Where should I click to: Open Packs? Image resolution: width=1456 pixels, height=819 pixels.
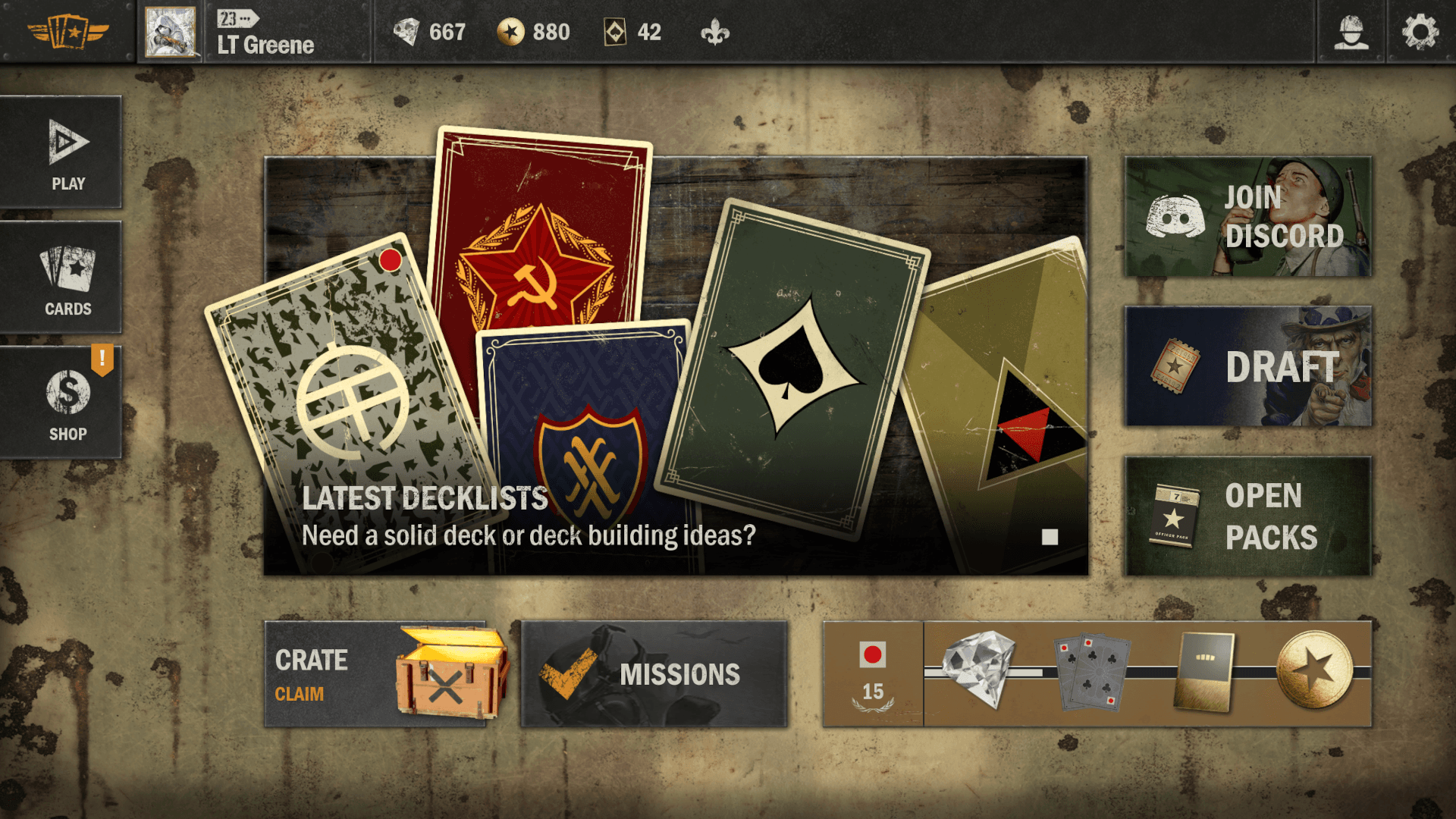point(1247,516)
